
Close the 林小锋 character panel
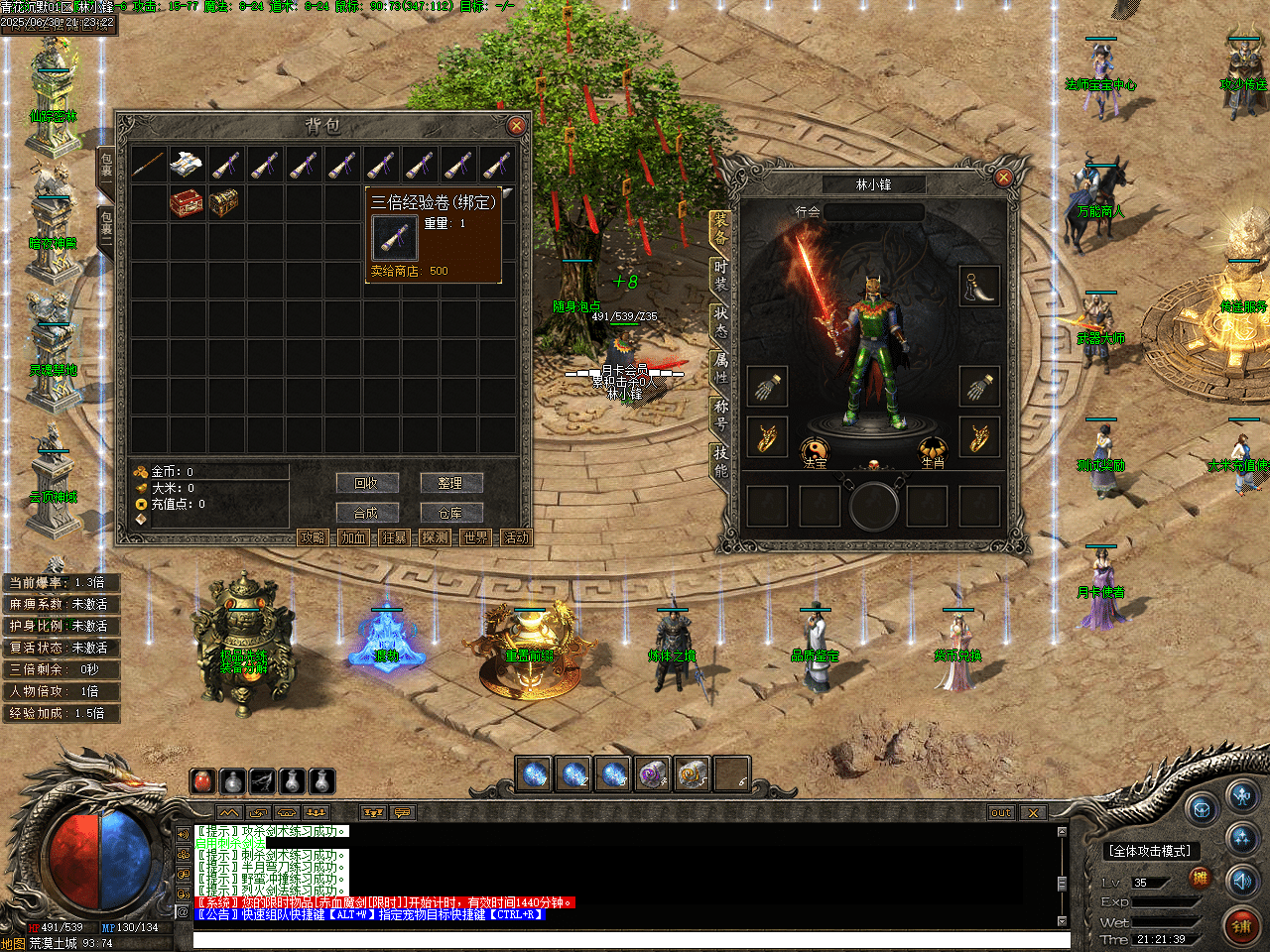(1003, 178)
